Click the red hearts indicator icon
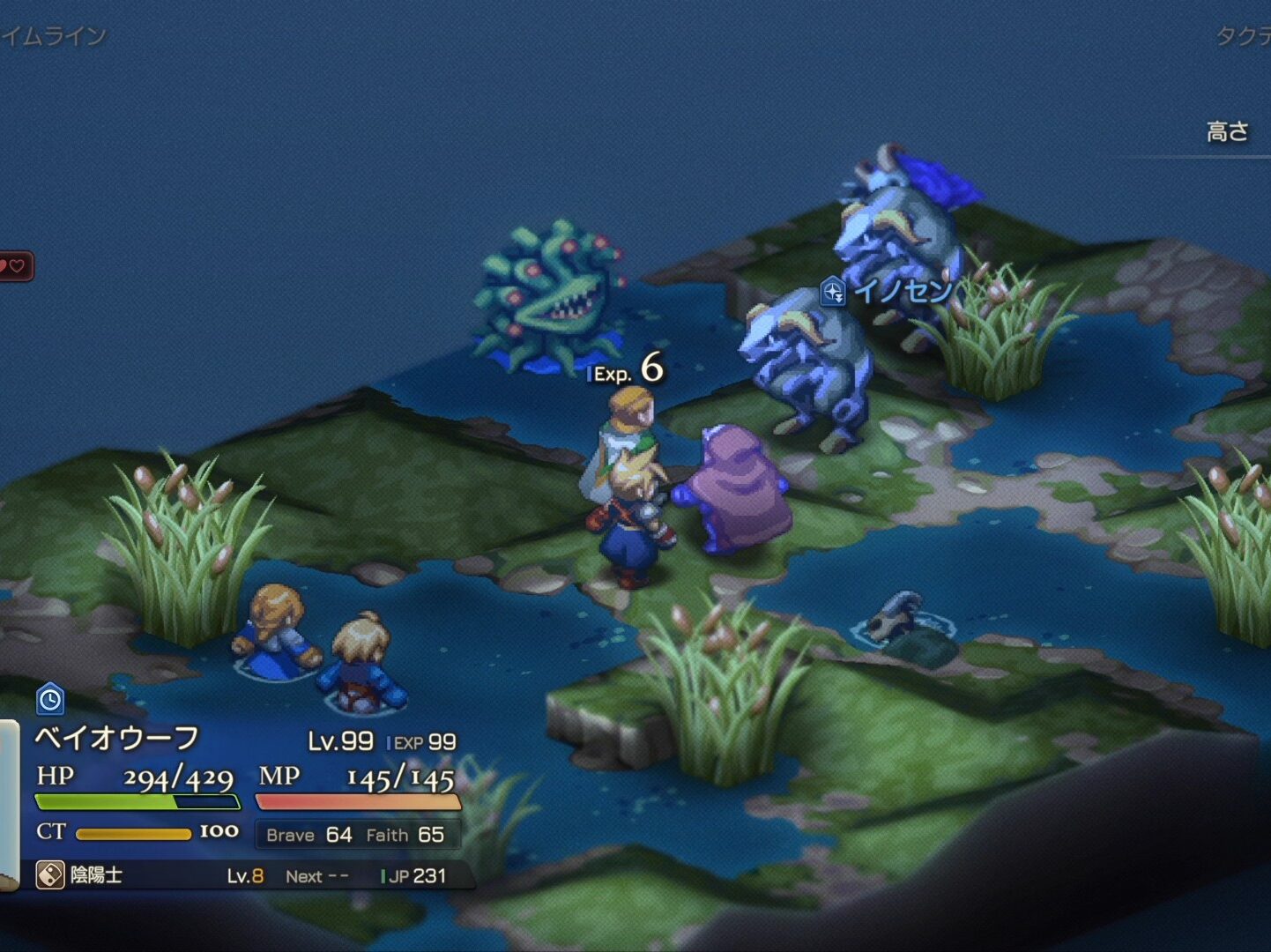1271x952 pixels. tap(13, 265)
